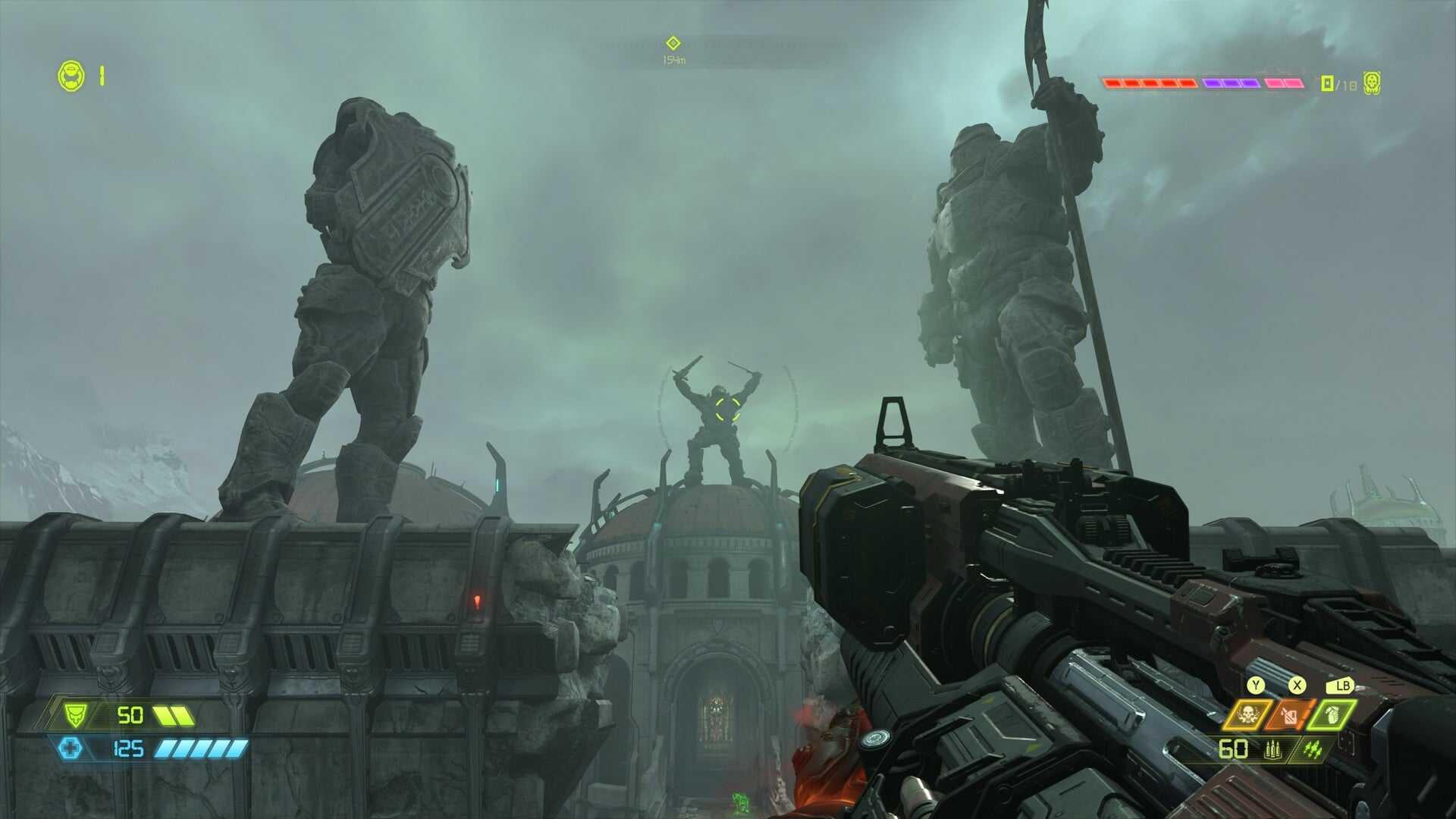The height and width of the screenshot is (819, 1456).
Task: Click the diamond objective waypoint marker
Action: [x=673, y=43]
